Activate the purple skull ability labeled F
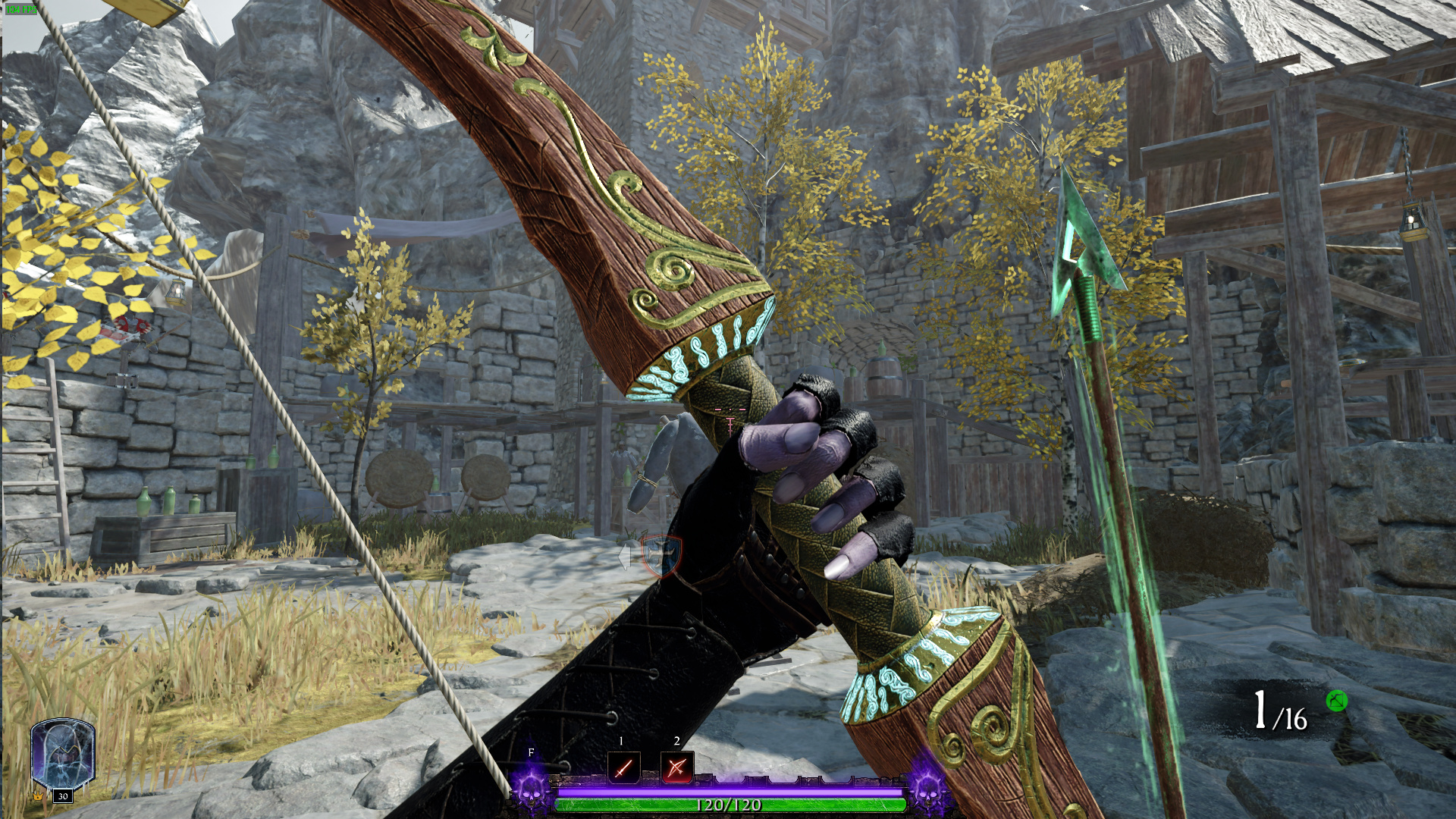 (x=531, y=786)
